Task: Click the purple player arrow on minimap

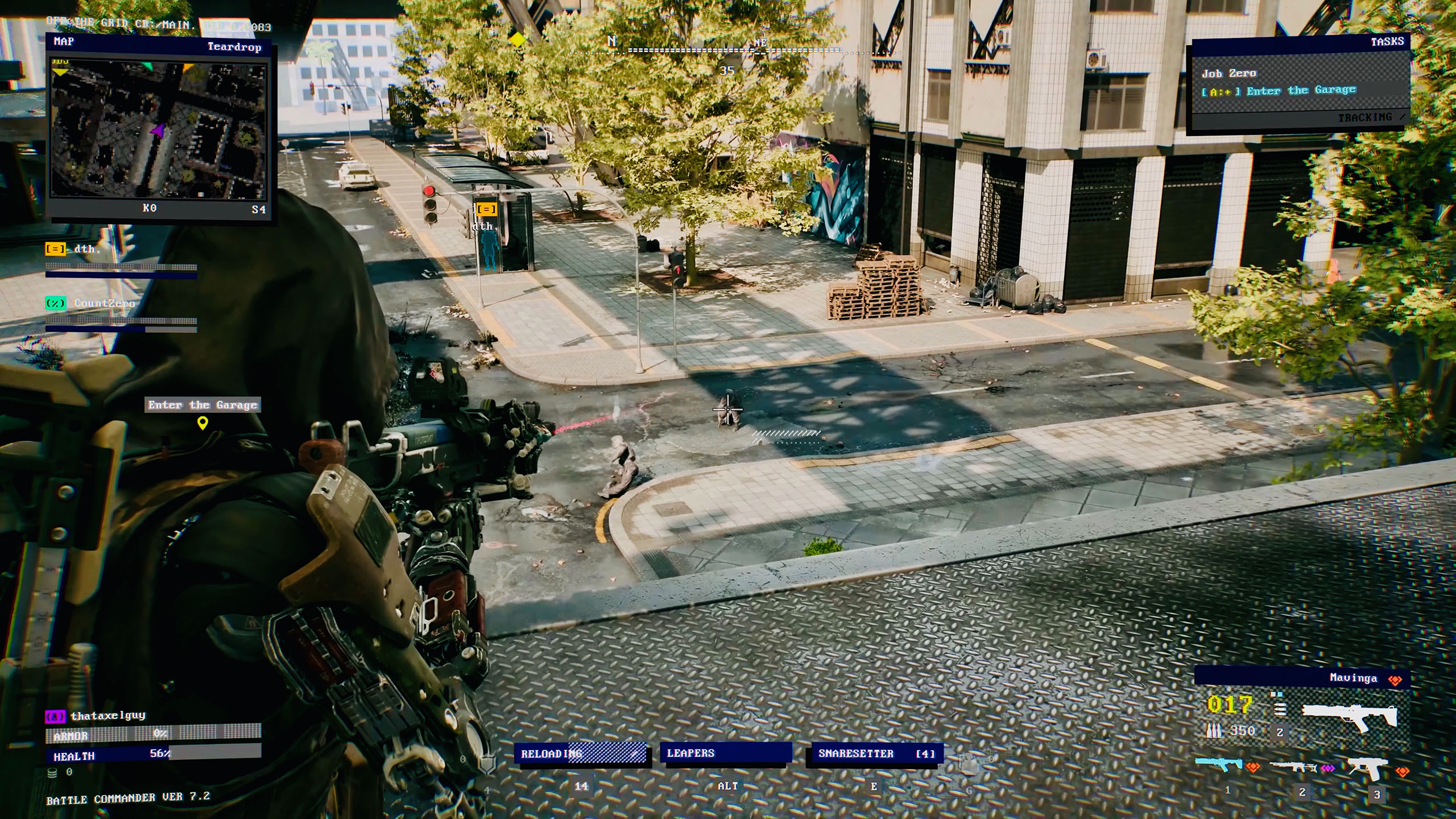Action: click(x=158, y=130)
